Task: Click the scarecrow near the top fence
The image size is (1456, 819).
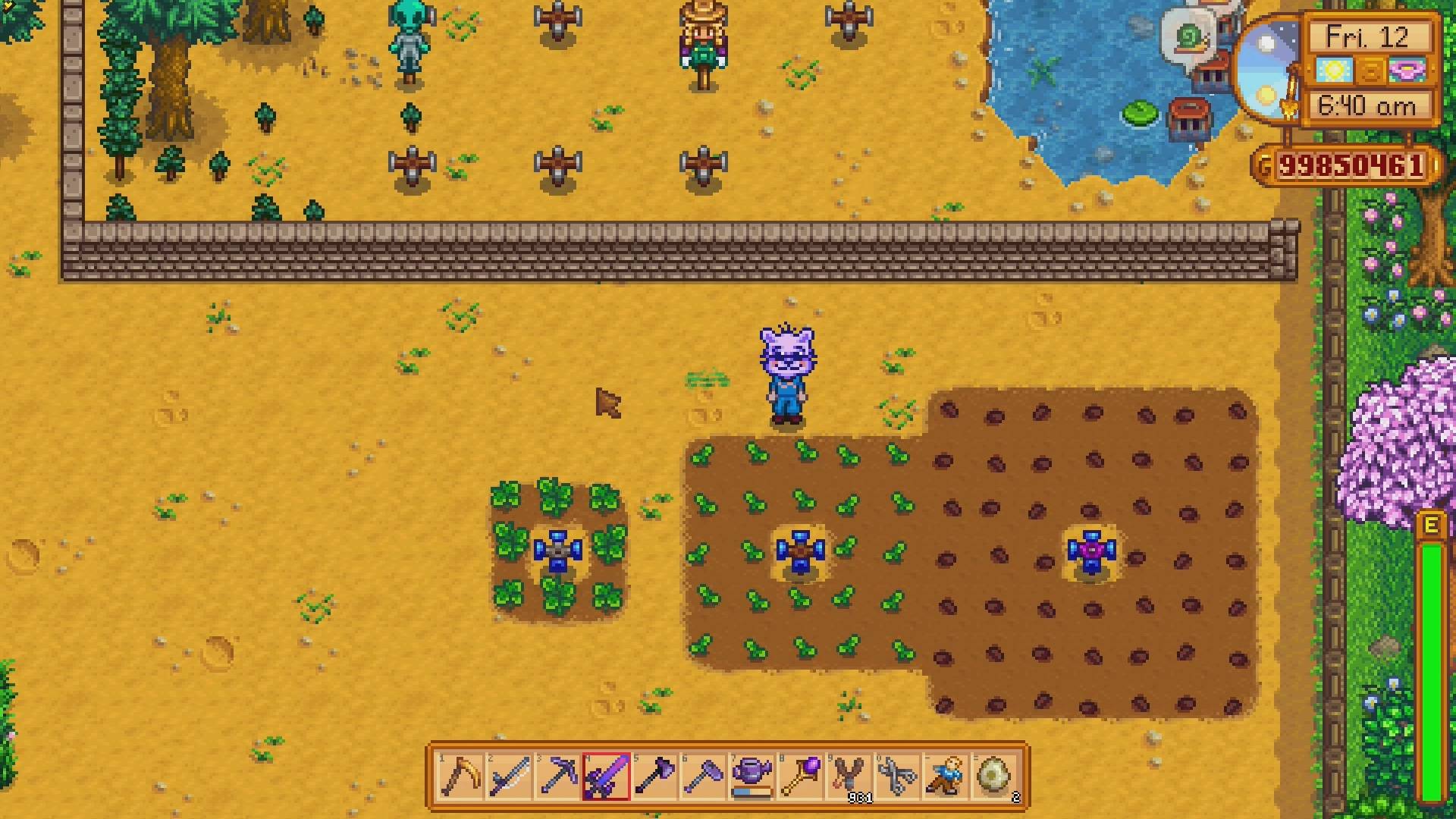Action: [705, 42]
